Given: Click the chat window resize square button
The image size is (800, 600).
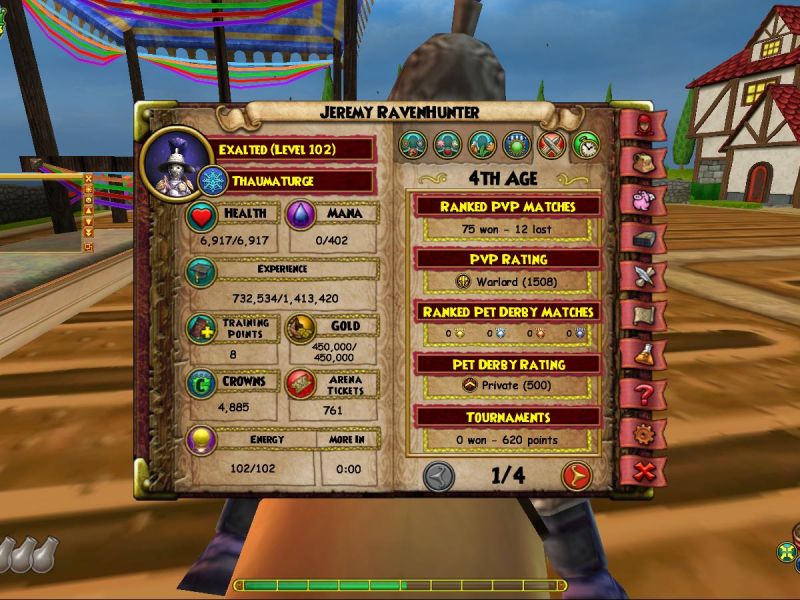Looking at the screenshot, I should [x=88, y=246].
